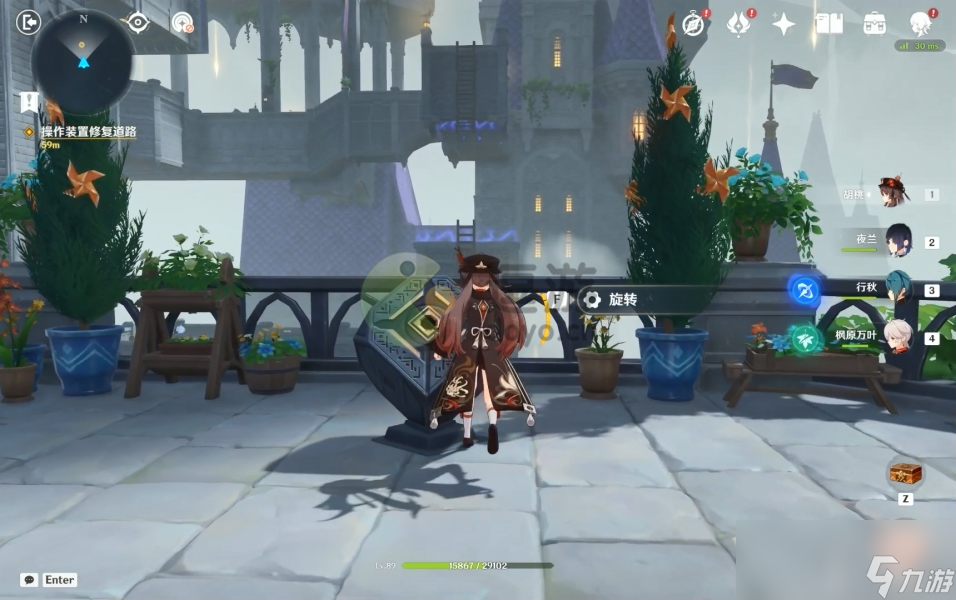Open the adventurer handbook book icon

[x=829, y=24]
